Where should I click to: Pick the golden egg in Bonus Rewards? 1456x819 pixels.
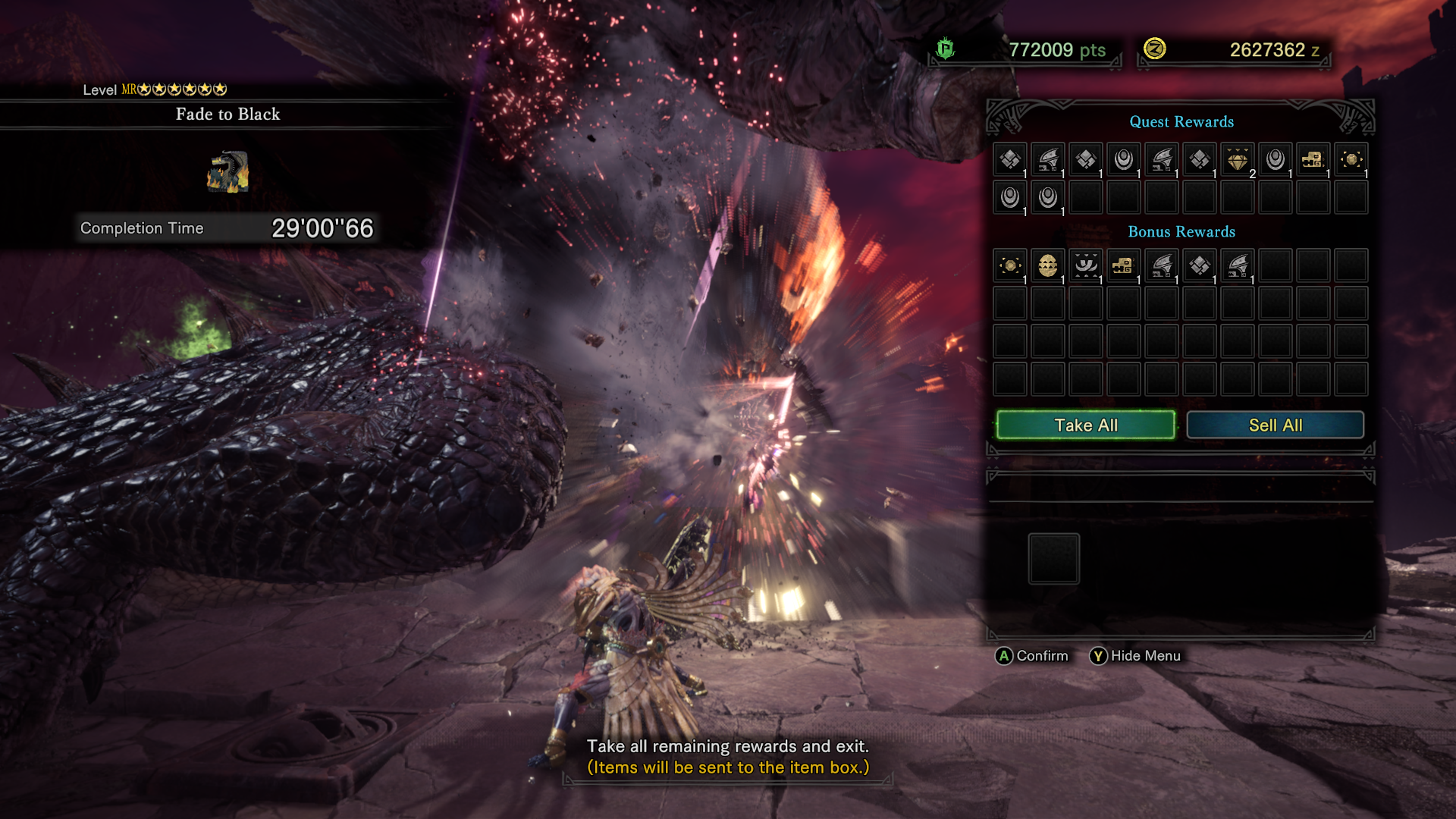pyautogui.click(x=1048, y=266)
